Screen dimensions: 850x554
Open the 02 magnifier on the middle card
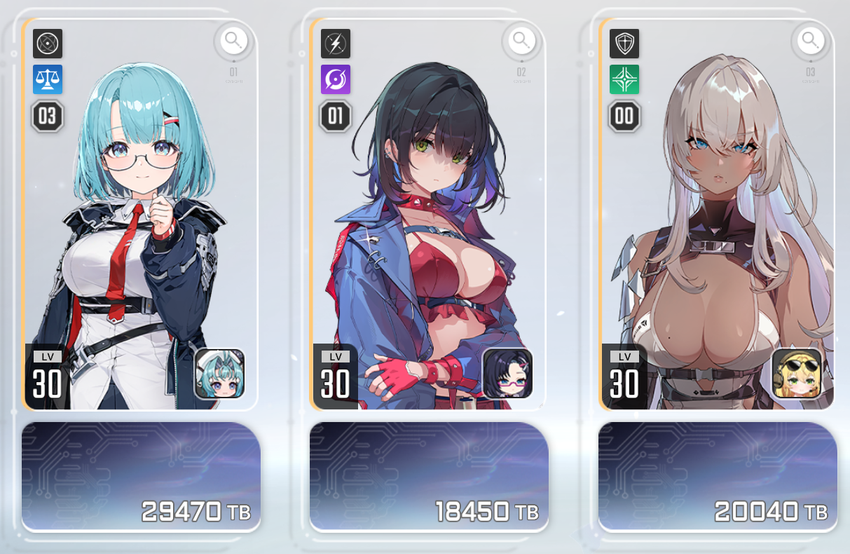(521, 41)
